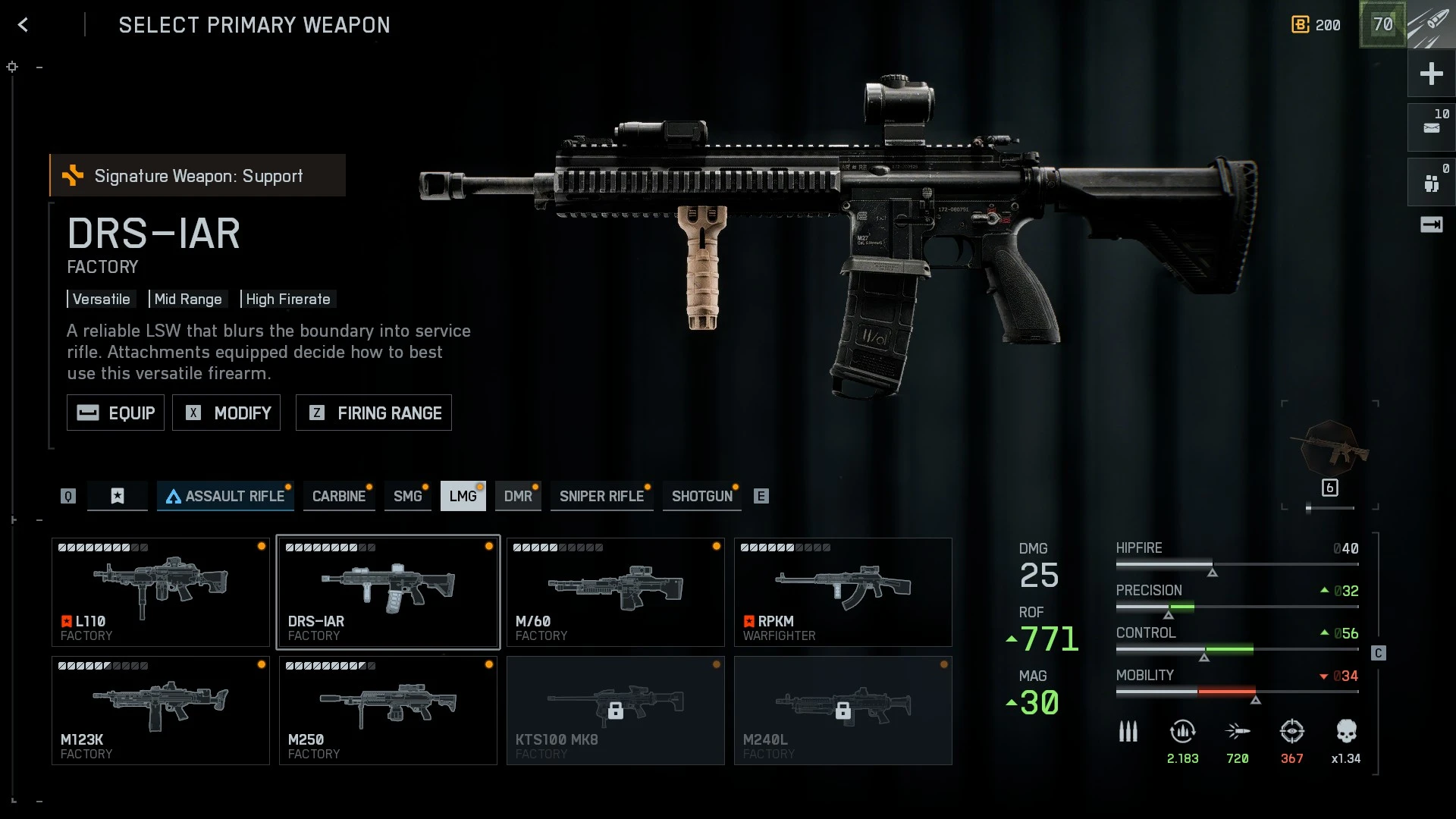
Task: Open the Sniper Rifle category
Action: click(601, 496)
